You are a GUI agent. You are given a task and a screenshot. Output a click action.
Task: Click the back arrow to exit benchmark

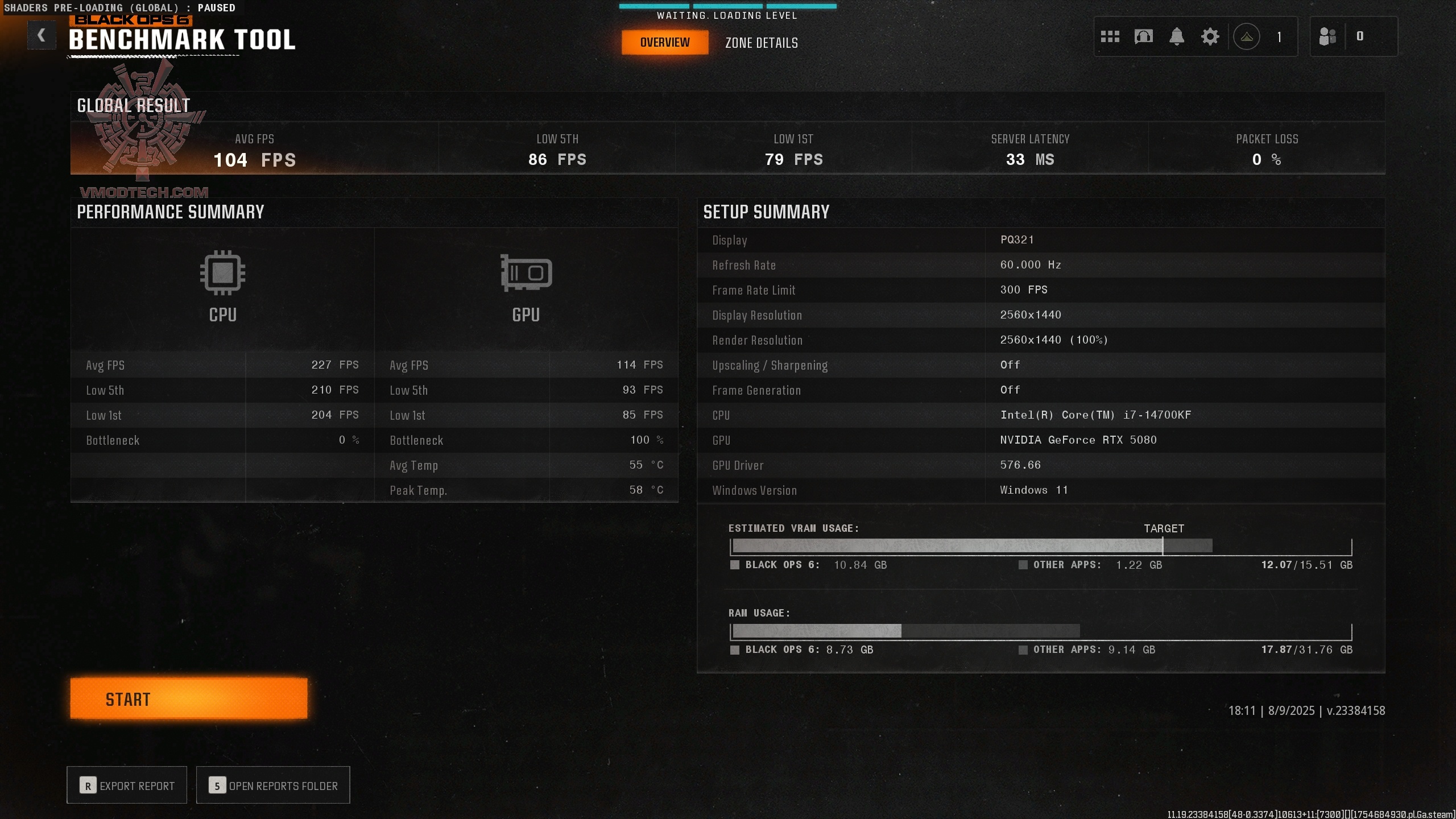pyautogui.click(x=42, y=35)
